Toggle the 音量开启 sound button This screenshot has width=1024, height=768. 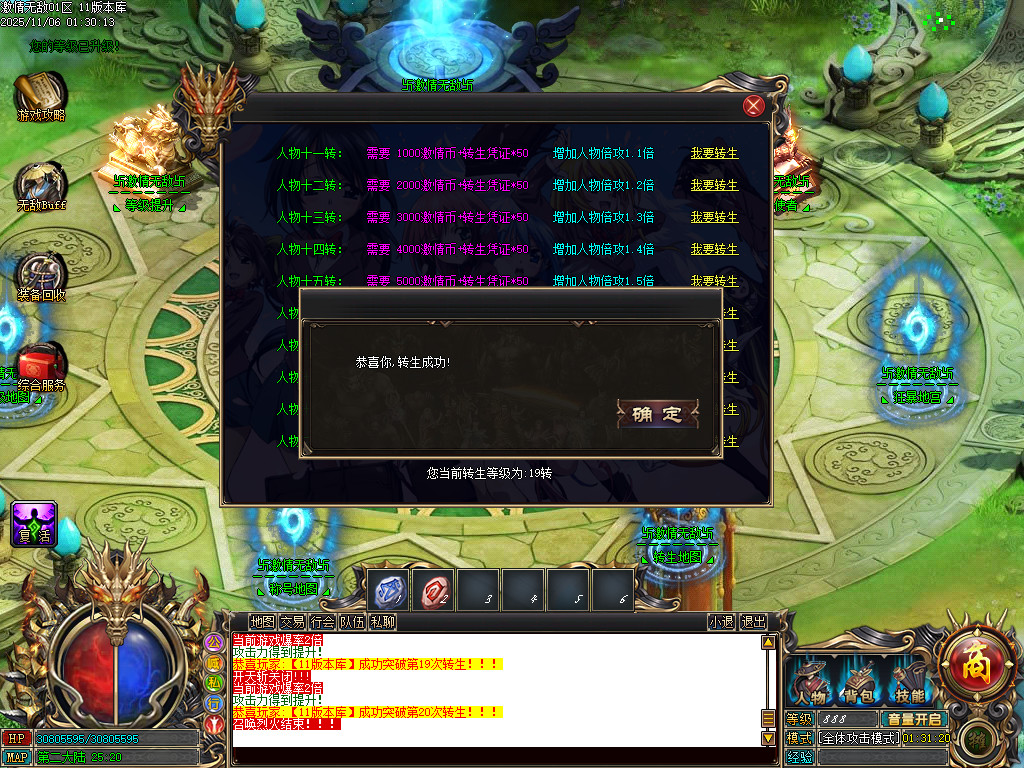914,719
